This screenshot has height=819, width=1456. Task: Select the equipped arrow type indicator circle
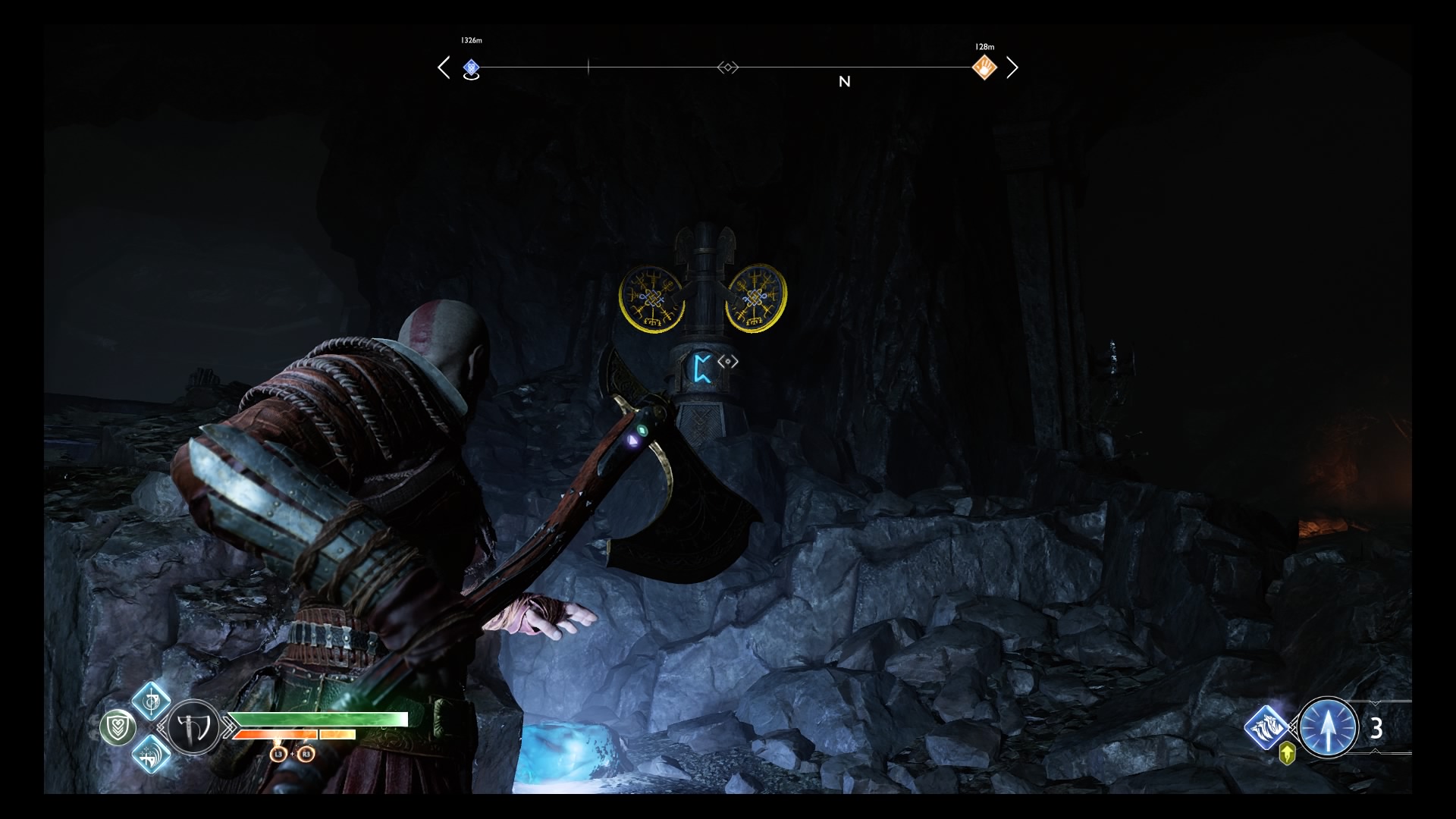coord(1329,727)
